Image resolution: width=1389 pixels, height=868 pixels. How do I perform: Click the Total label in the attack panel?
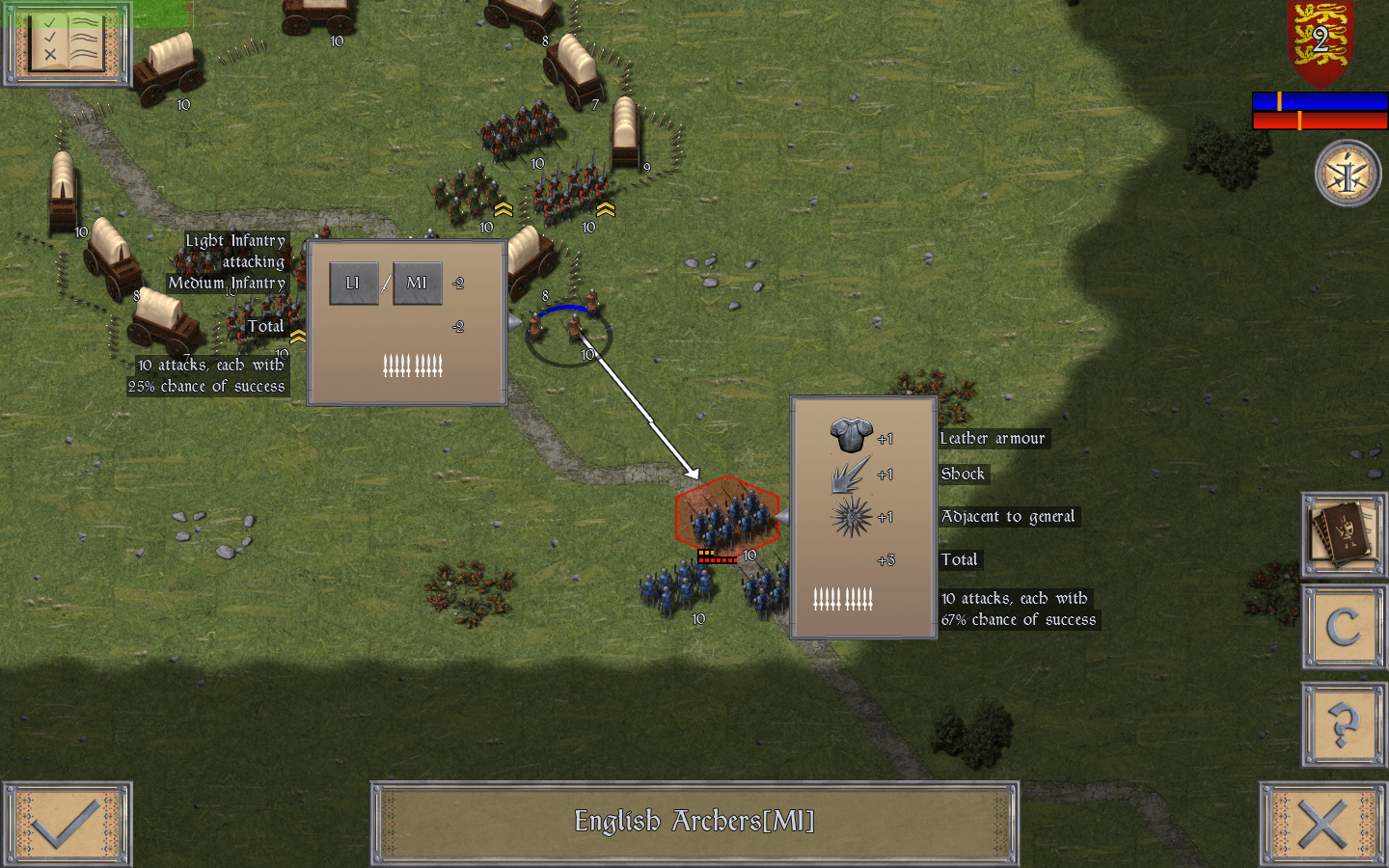pyautogui.click(x=960, y=559)
